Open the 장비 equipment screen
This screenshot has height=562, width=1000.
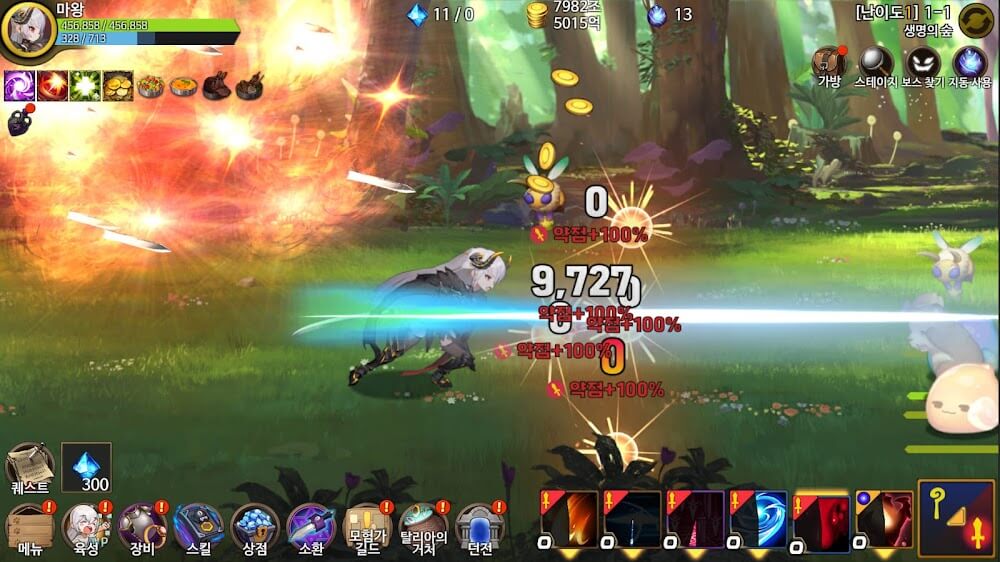(x=142, y=529)
